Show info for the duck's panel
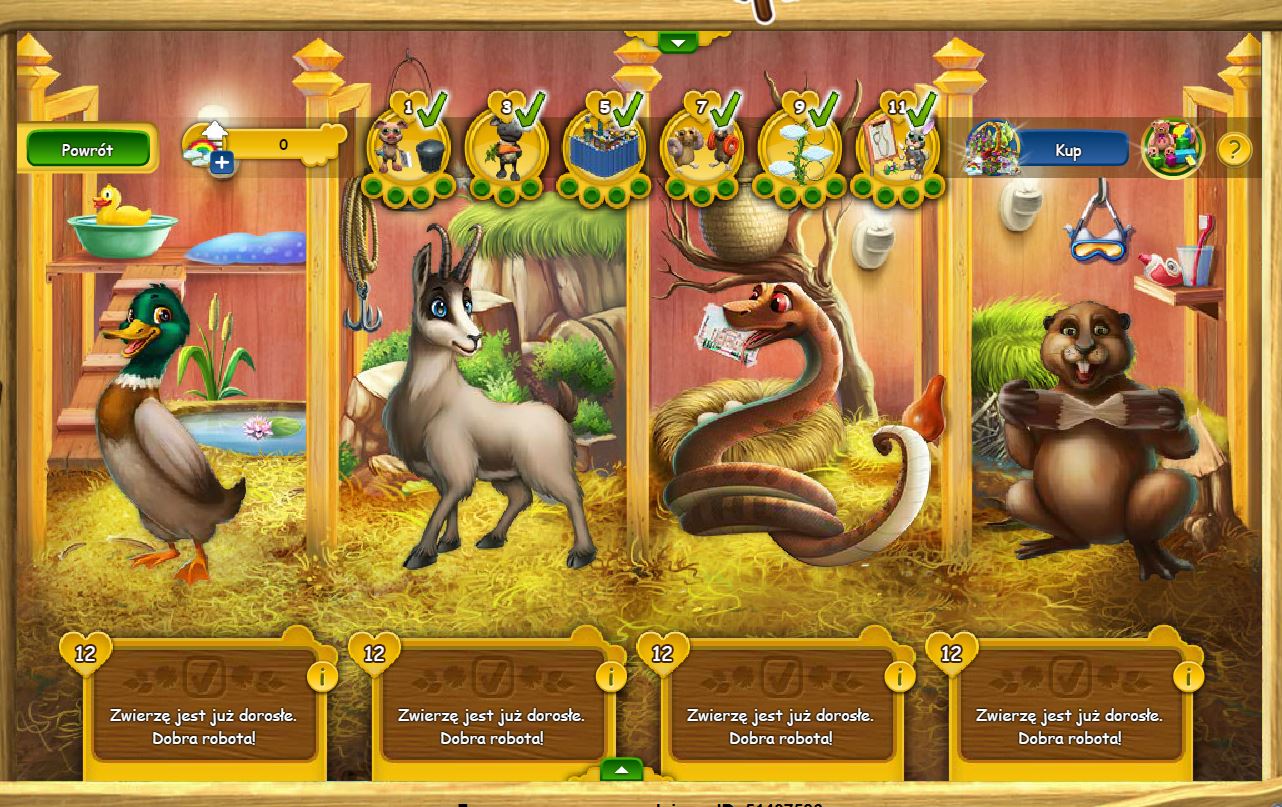The height and width of the screenshot is (807, 1282). [322, 677]
